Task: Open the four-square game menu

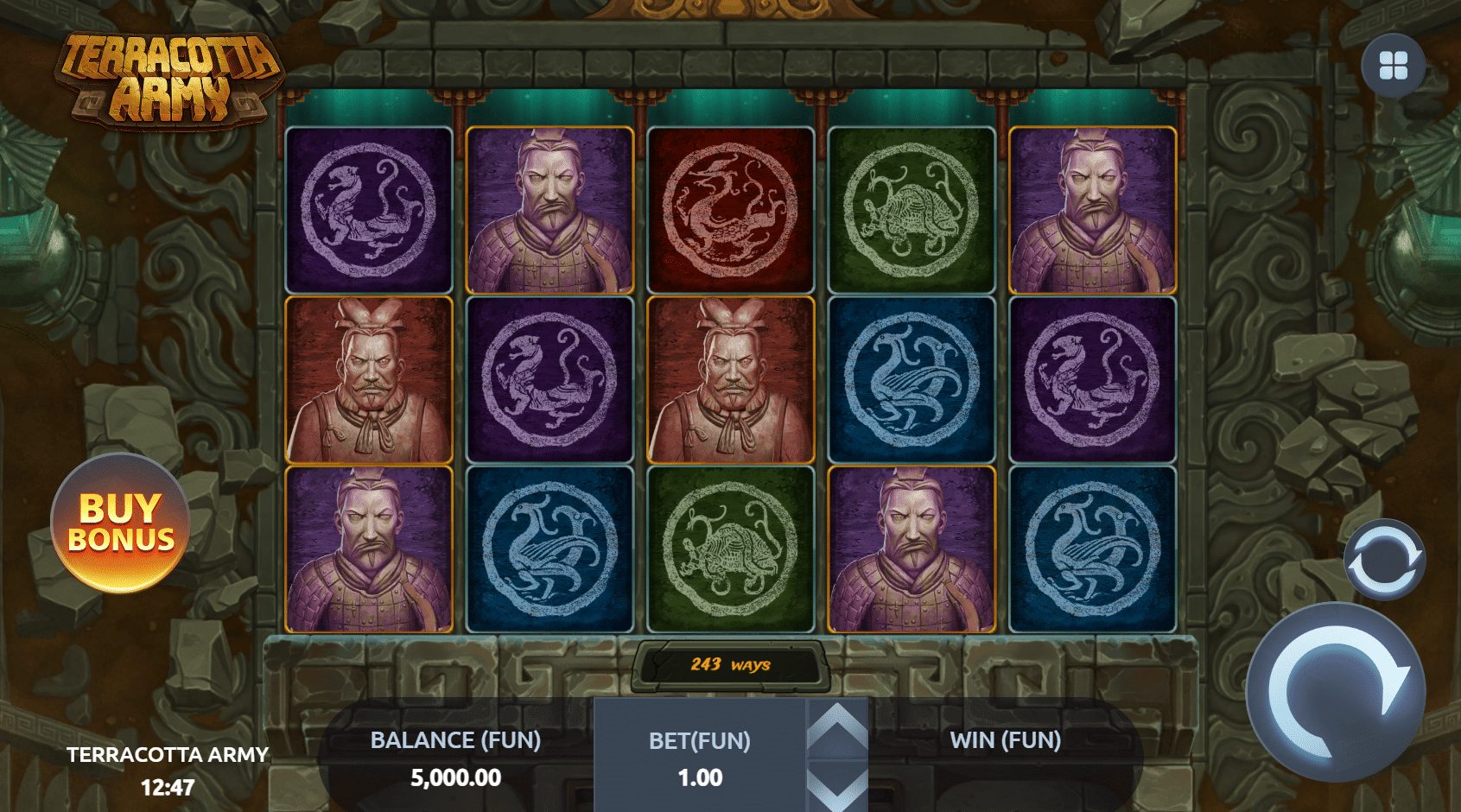Action: click(1393, 66)
